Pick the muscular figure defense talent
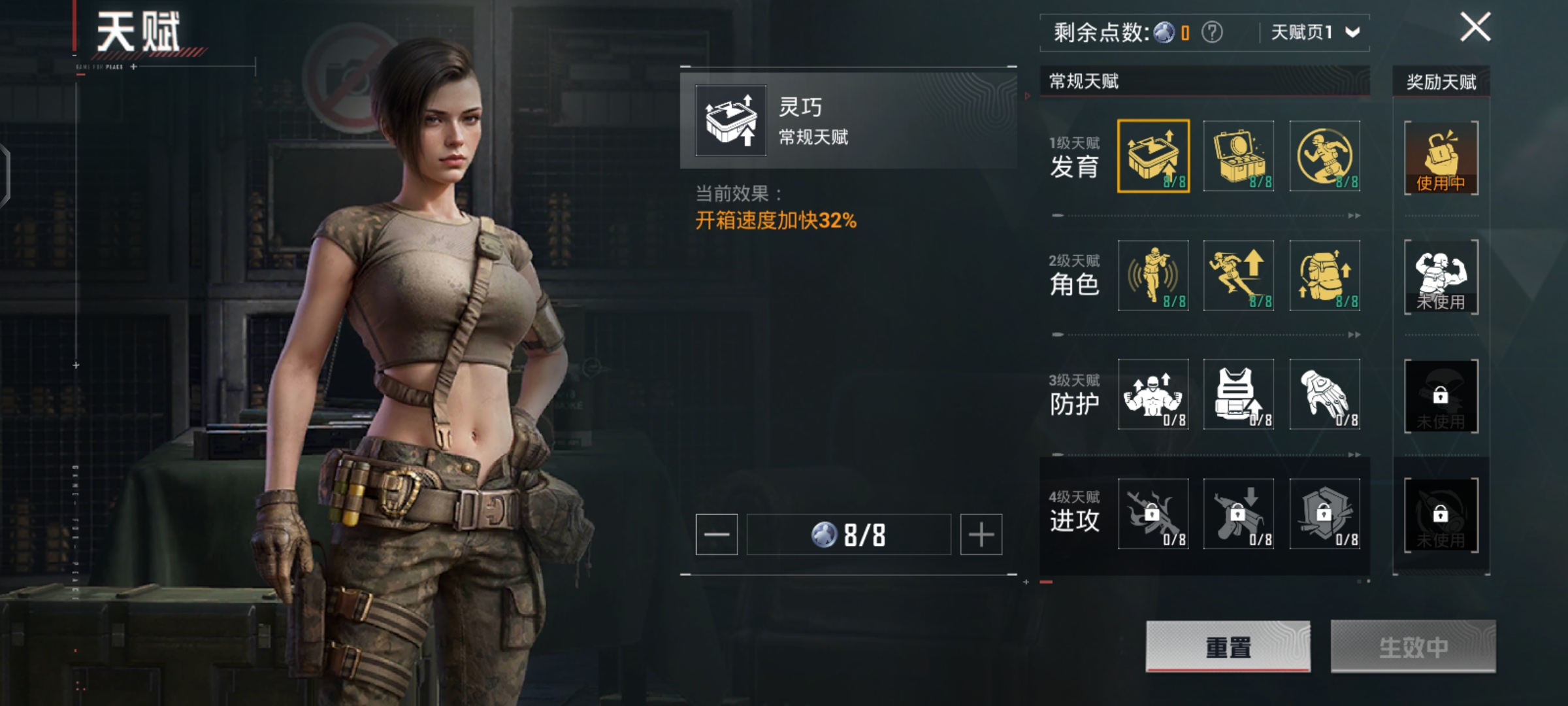The image size is (1568, 706). click(x=1153, y=394)
